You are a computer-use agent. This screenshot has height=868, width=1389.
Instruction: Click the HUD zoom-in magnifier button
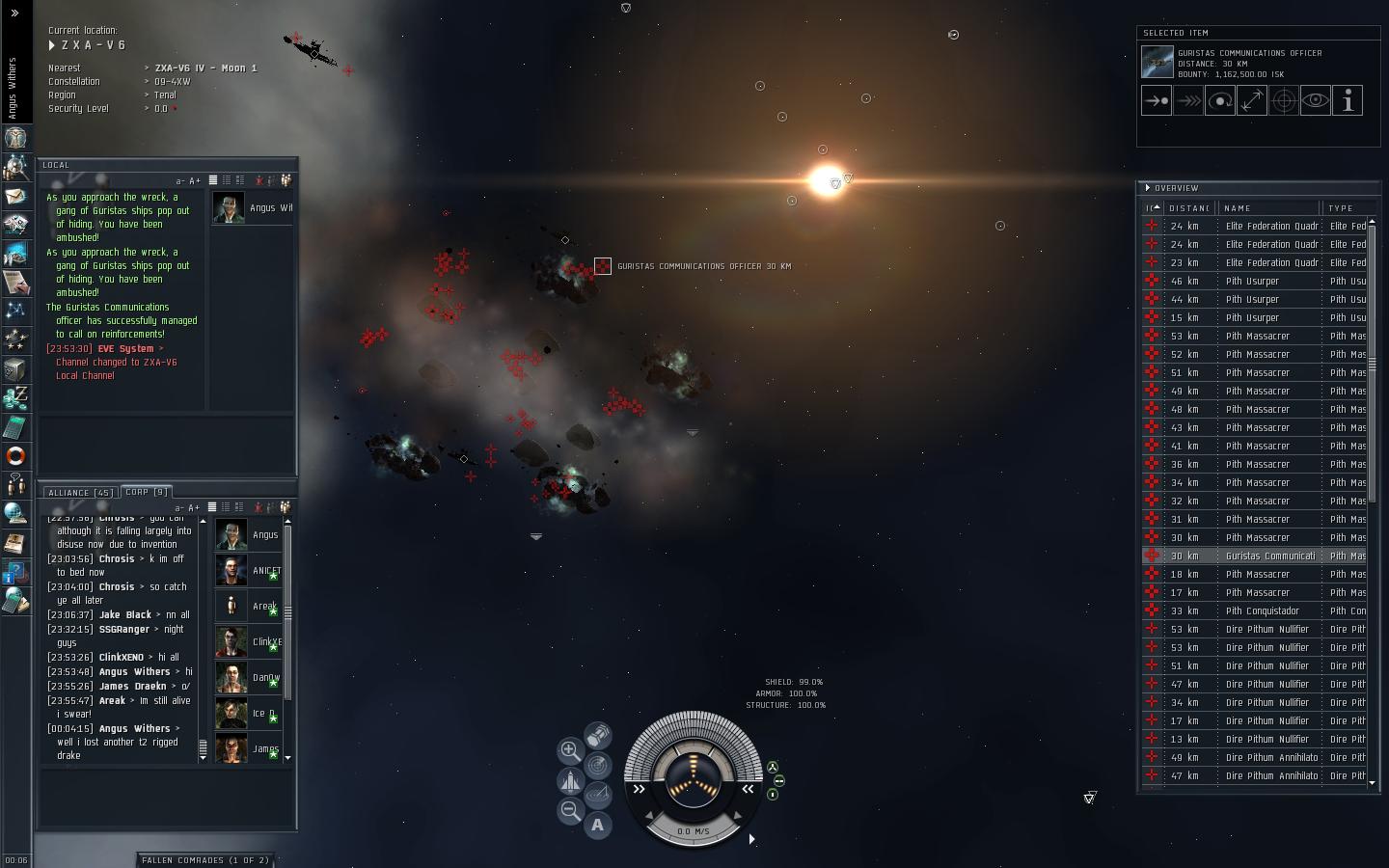(x=570, y=749)
